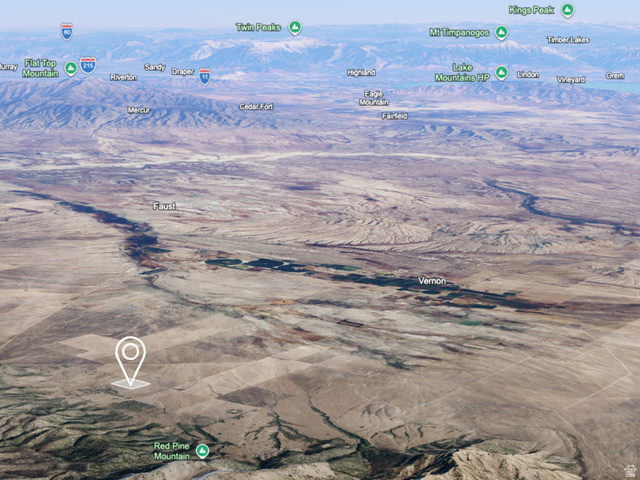Viewport: 640px width, 480px height.
Task: Open the Cedar Fort place label
Action: (256, 106)
